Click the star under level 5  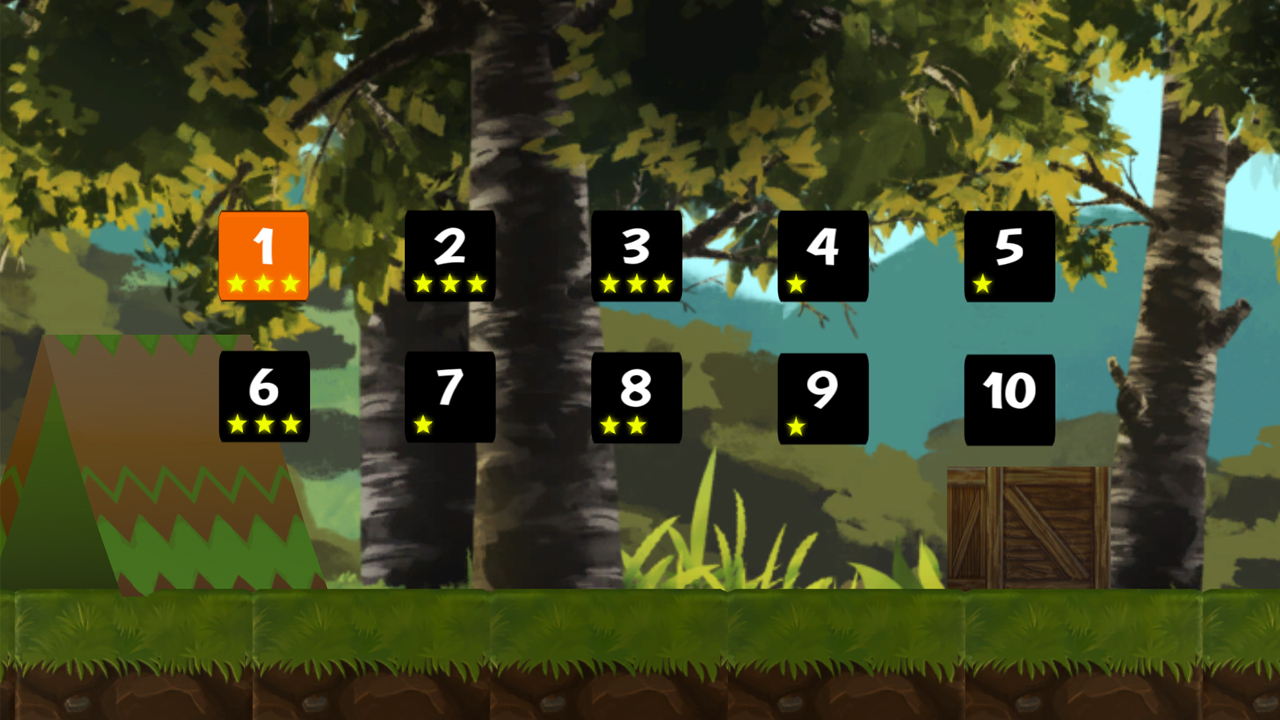click(x=984, y=285)
